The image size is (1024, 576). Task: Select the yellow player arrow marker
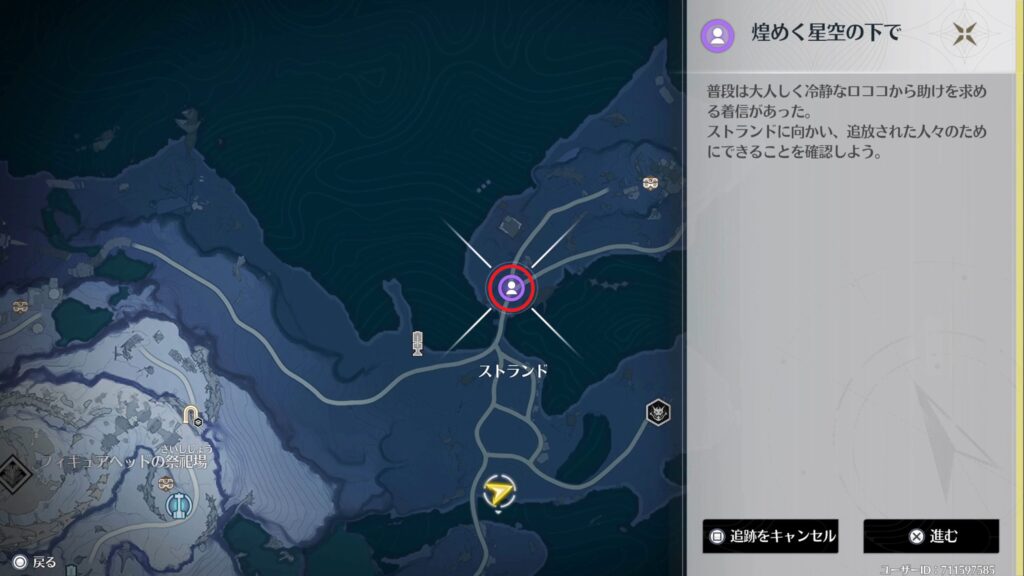point(497,491)
